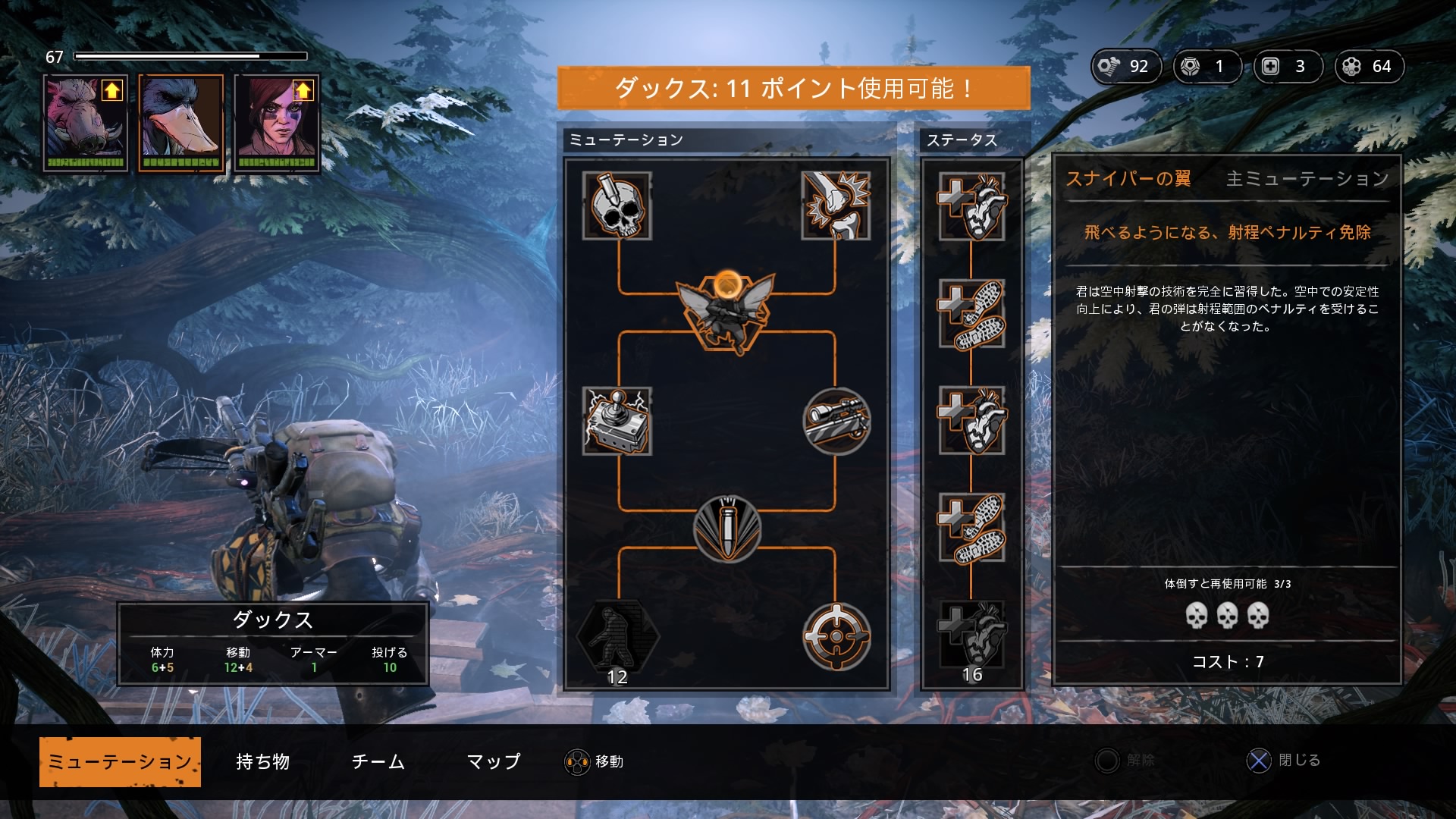Select the locked sneaking figure mutation
Image resolution: width=1456 pixels, height=819 pixels.
click(x=617, y=635)
